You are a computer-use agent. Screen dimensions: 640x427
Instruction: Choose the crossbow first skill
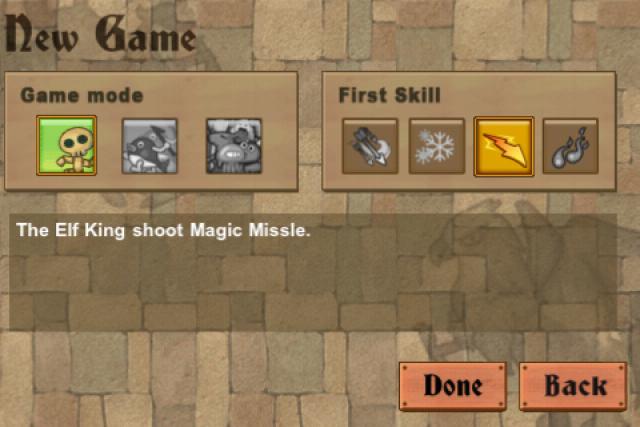370,146
